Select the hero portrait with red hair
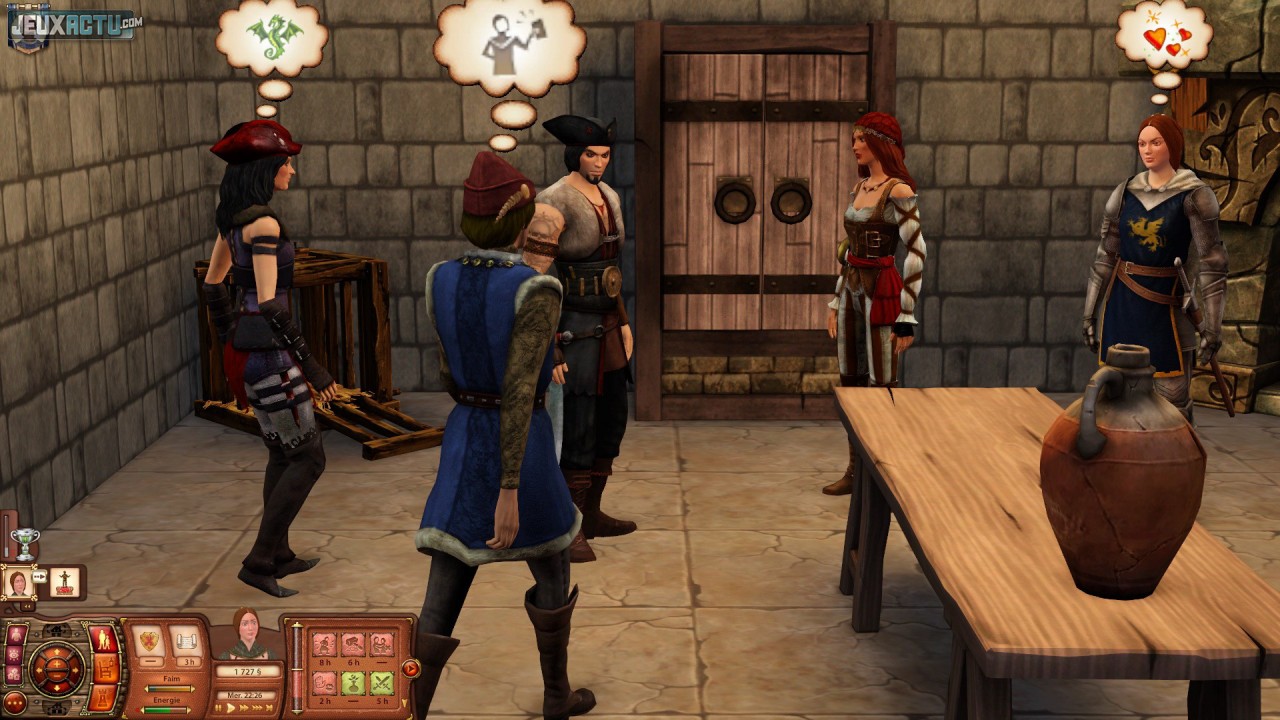This screenshot has height=720, width=1280. (x=18, y=583)
